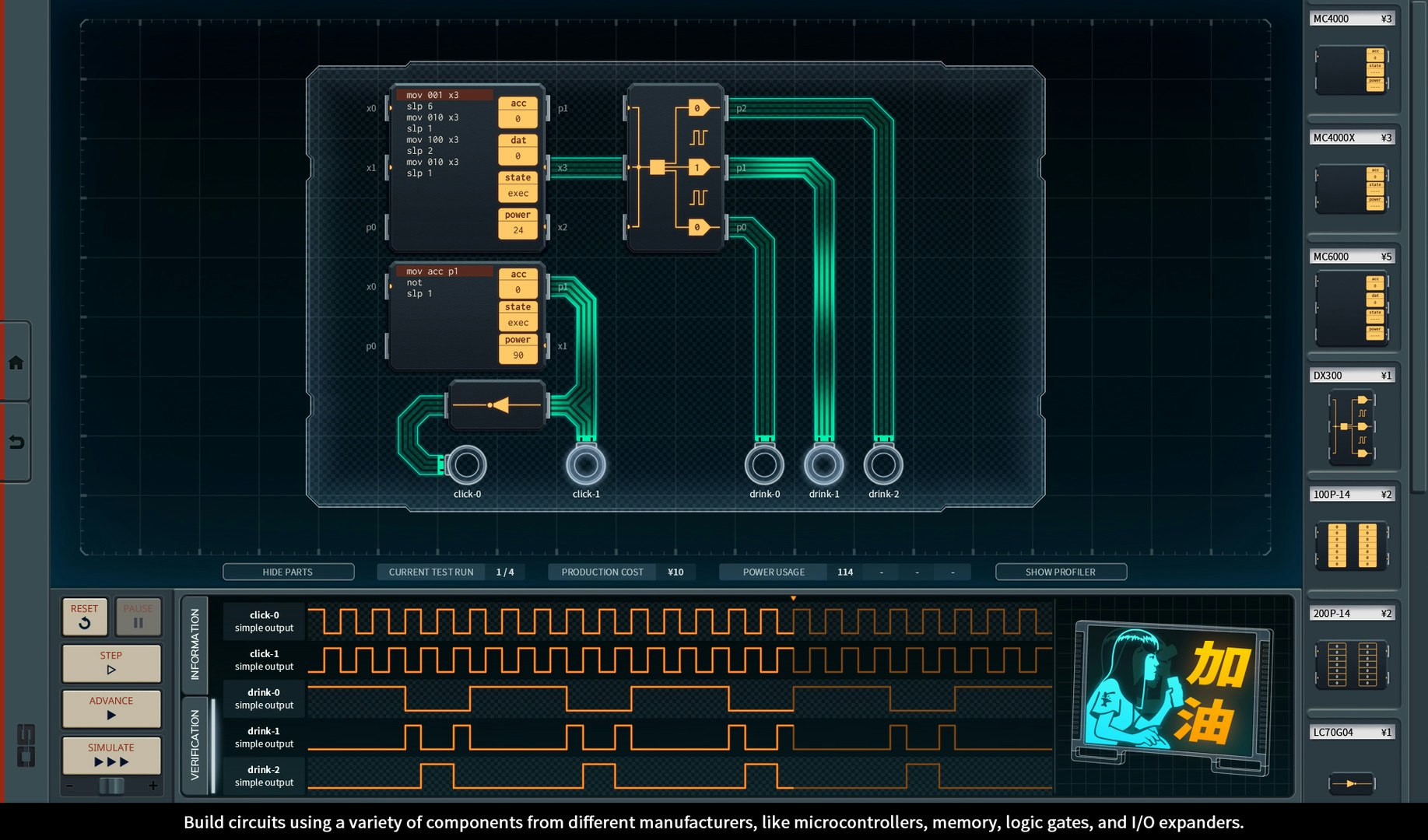Run the fast Simulate button
The width and height of the screenshot is (1428, 840).
(111, 755)
